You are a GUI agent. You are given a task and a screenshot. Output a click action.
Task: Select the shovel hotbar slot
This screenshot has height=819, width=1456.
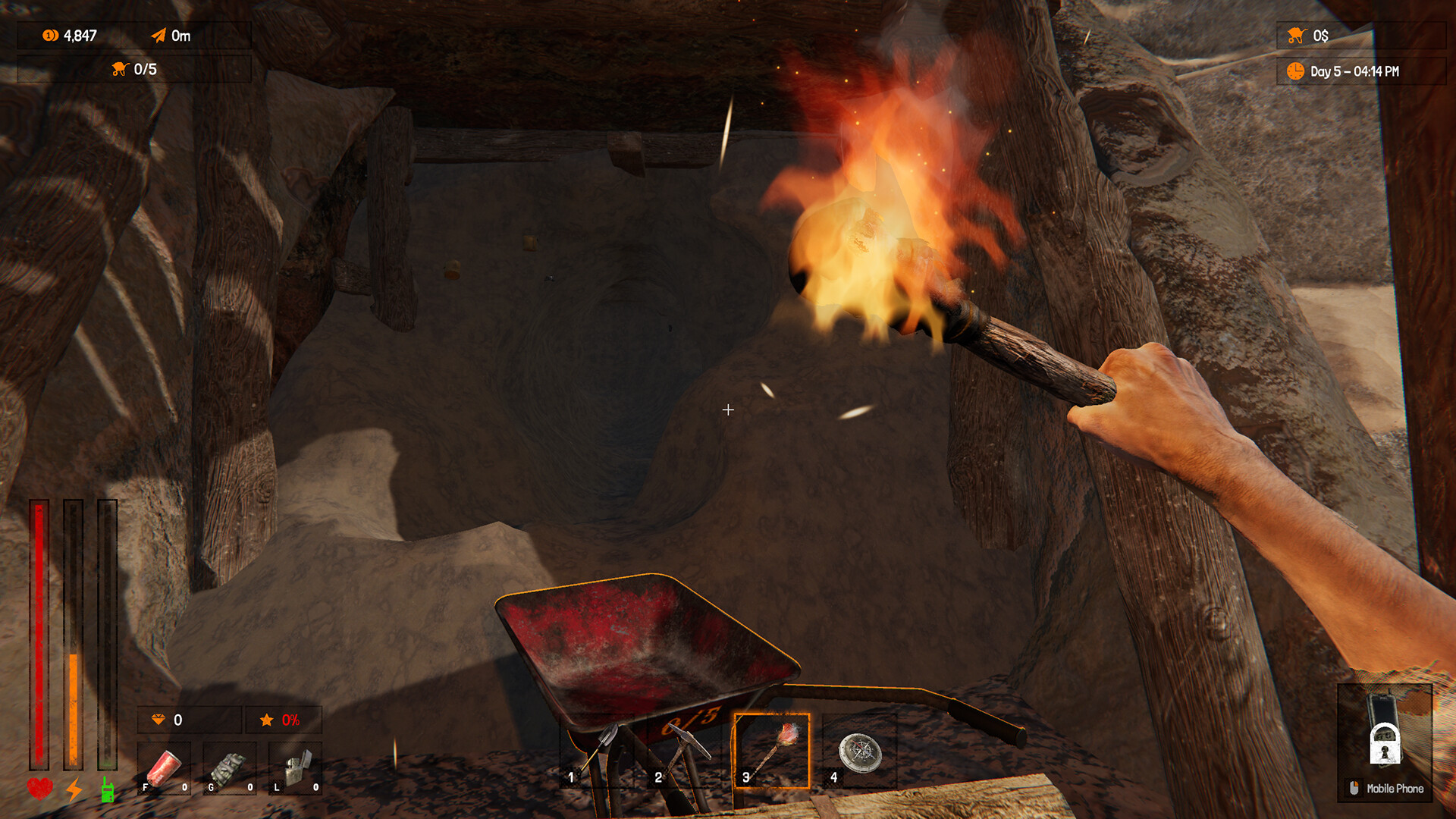pyautogui.click(x=597, y=752)
